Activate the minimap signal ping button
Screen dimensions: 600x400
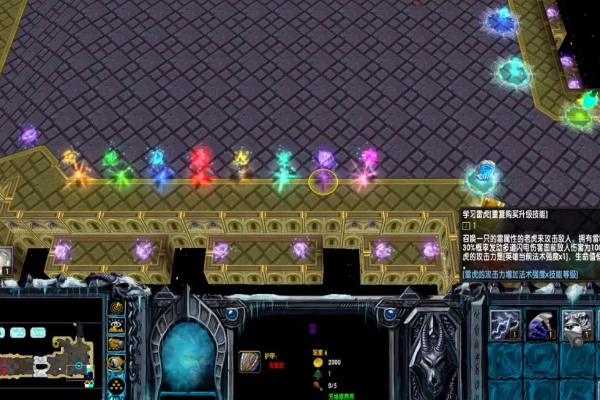click(x=116, y=308)
